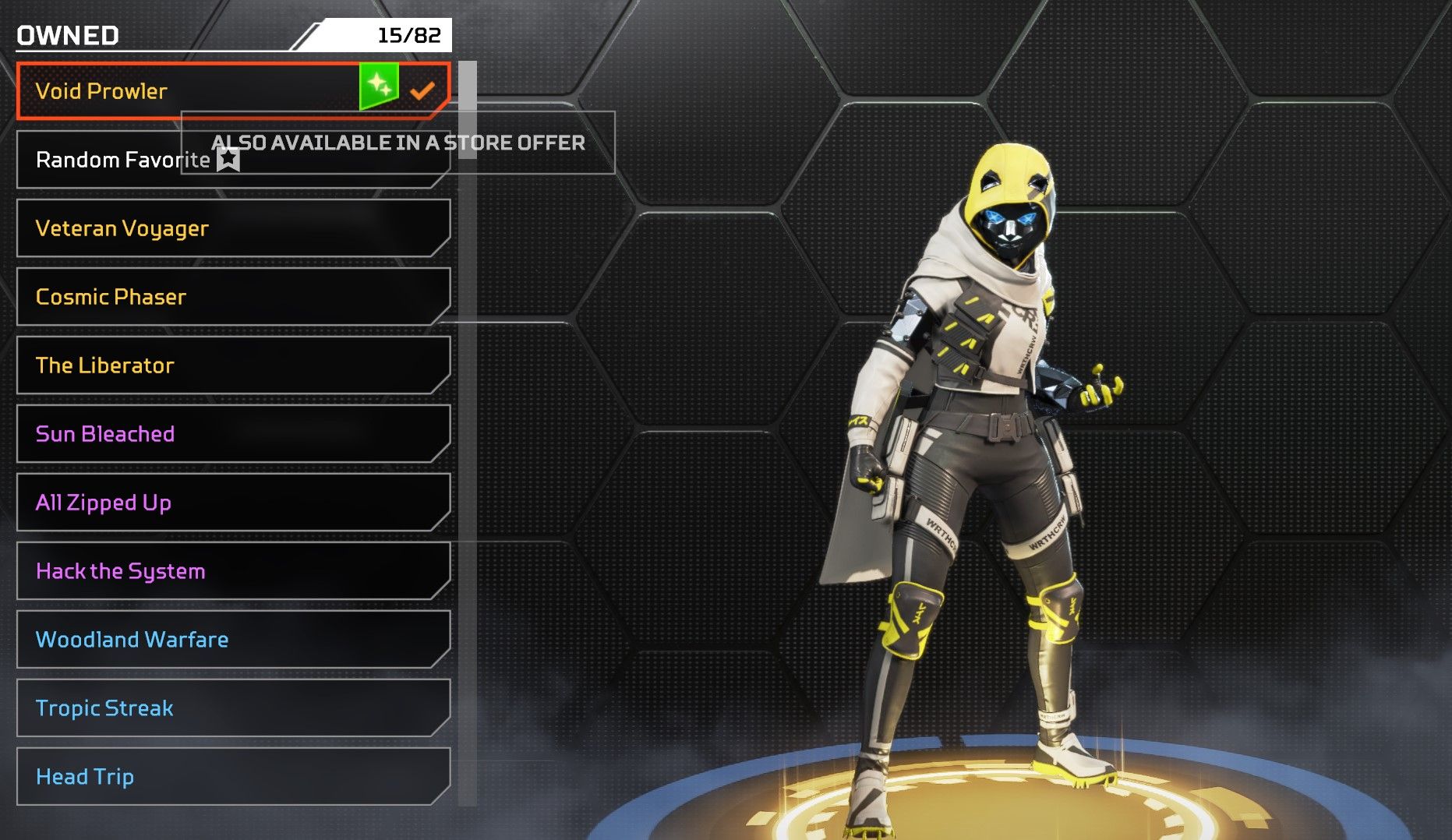This screenshot has height=840, width=1452.
Task: Equip the Veteran Voyager skin
Action: 232,228
